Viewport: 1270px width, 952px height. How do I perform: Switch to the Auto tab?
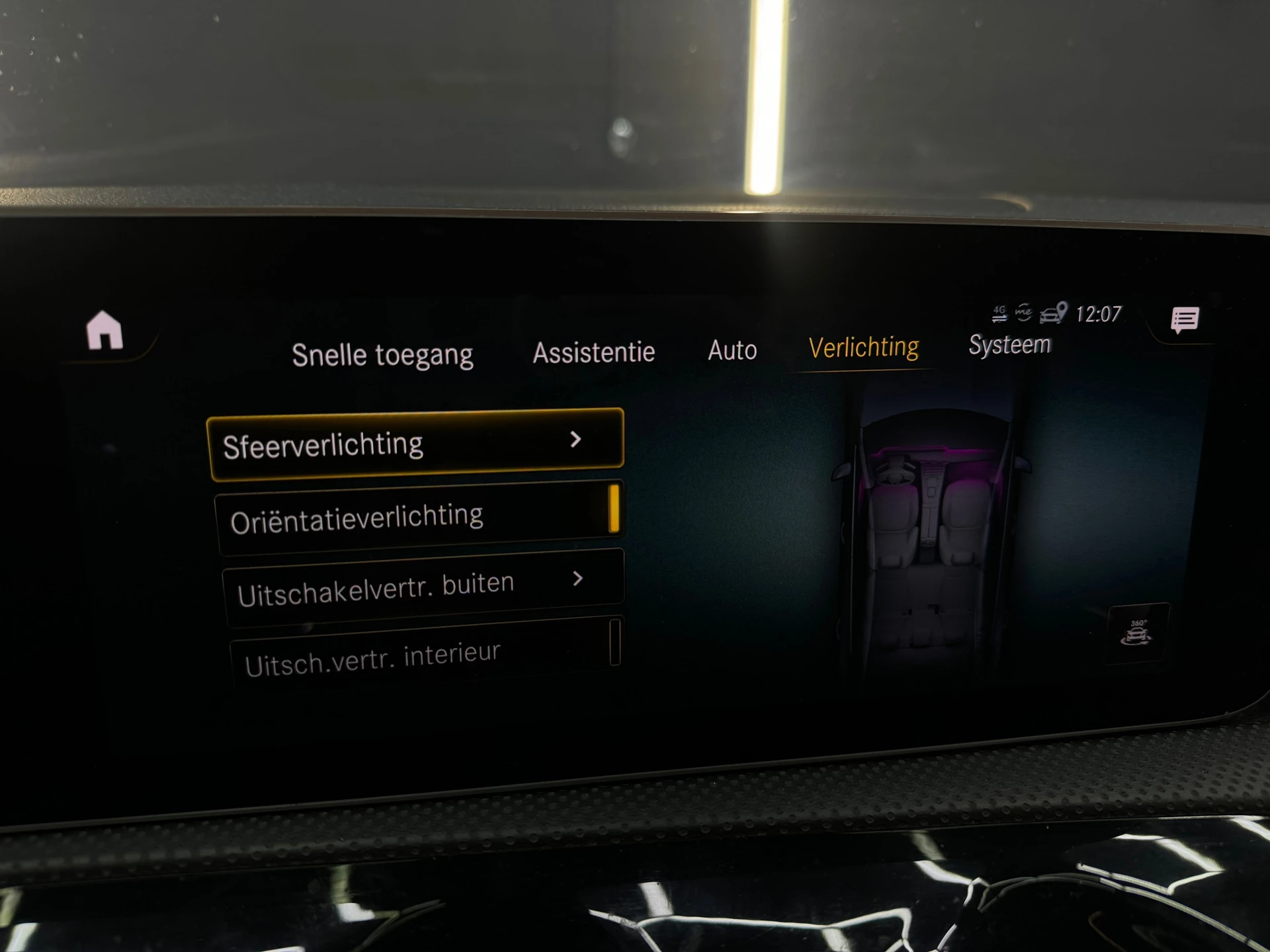pos(733,351)
